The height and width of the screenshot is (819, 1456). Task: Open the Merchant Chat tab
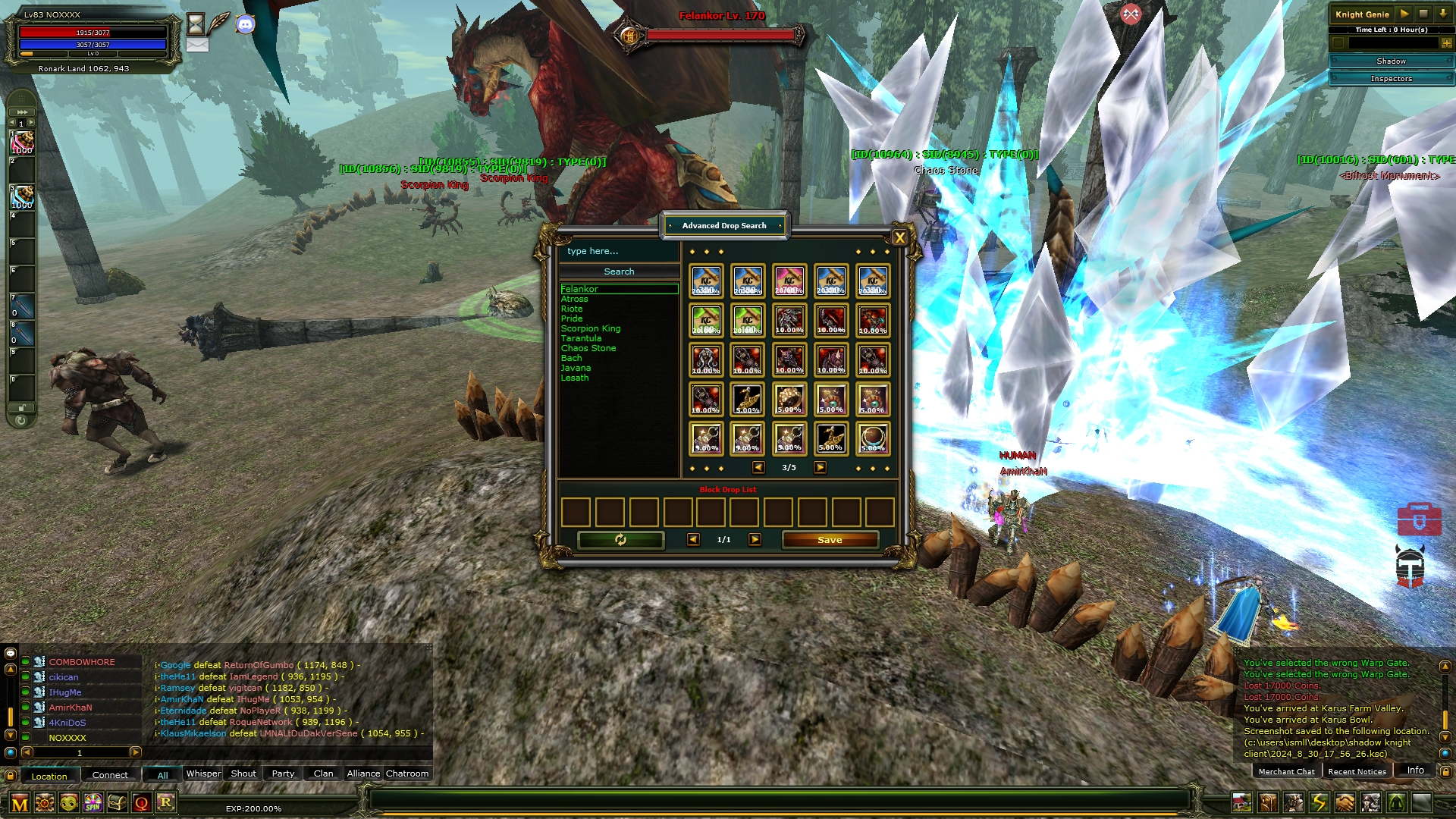[x=1286, y=771]
